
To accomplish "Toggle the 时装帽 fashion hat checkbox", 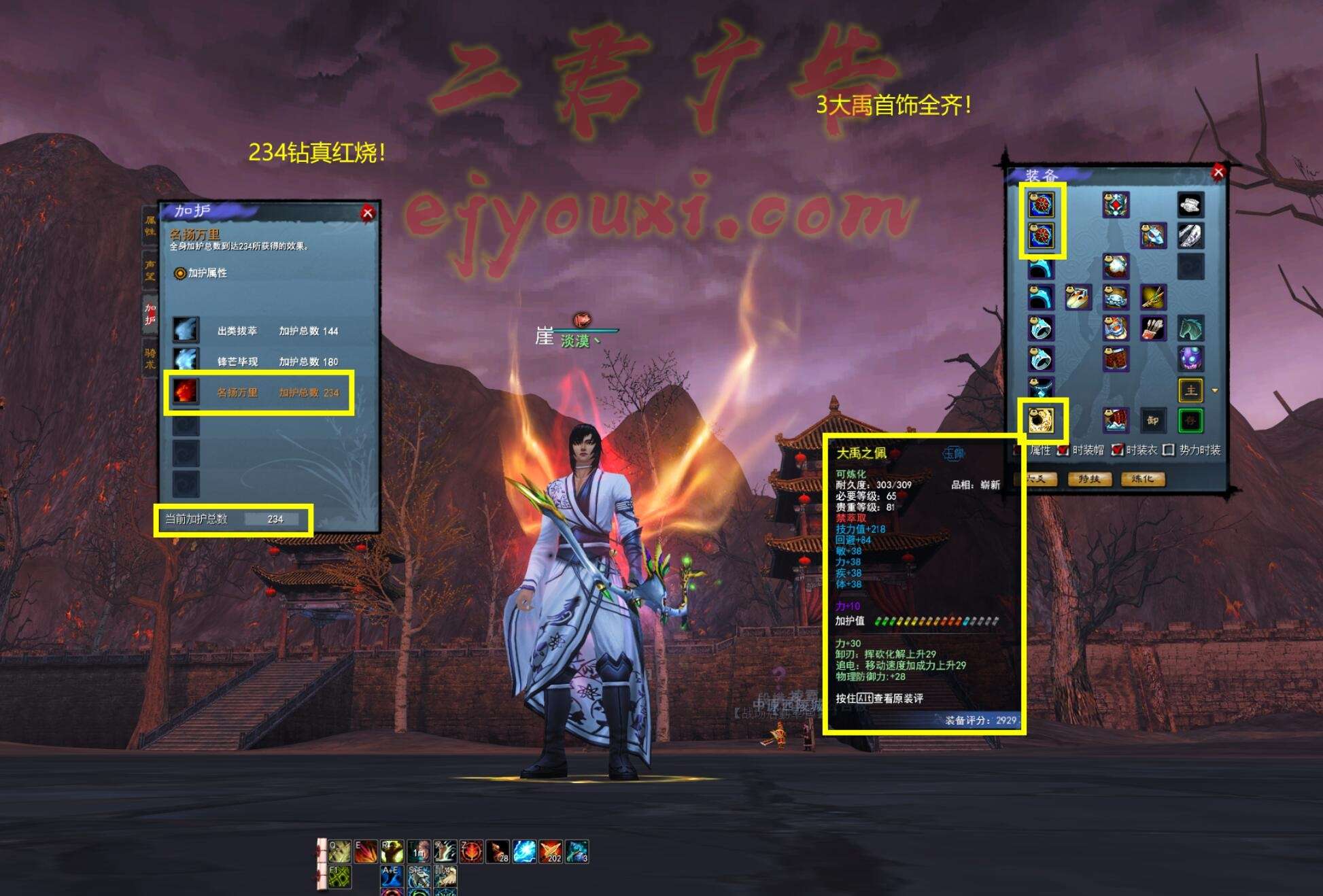I will [1063, 450].
